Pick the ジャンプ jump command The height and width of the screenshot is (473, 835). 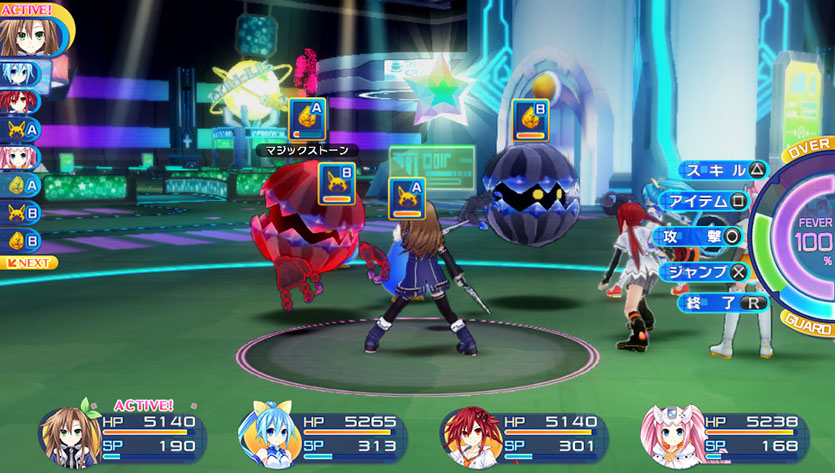tap(707, 270)
